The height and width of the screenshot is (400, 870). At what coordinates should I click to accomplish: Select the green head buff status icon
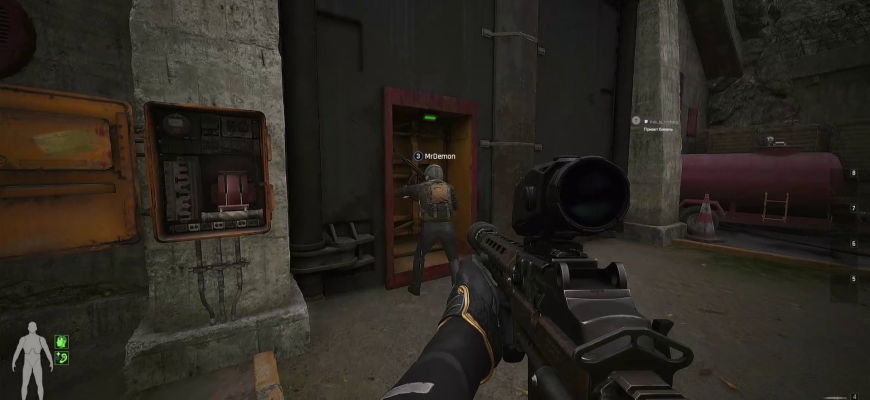click(x=62, y=341)
